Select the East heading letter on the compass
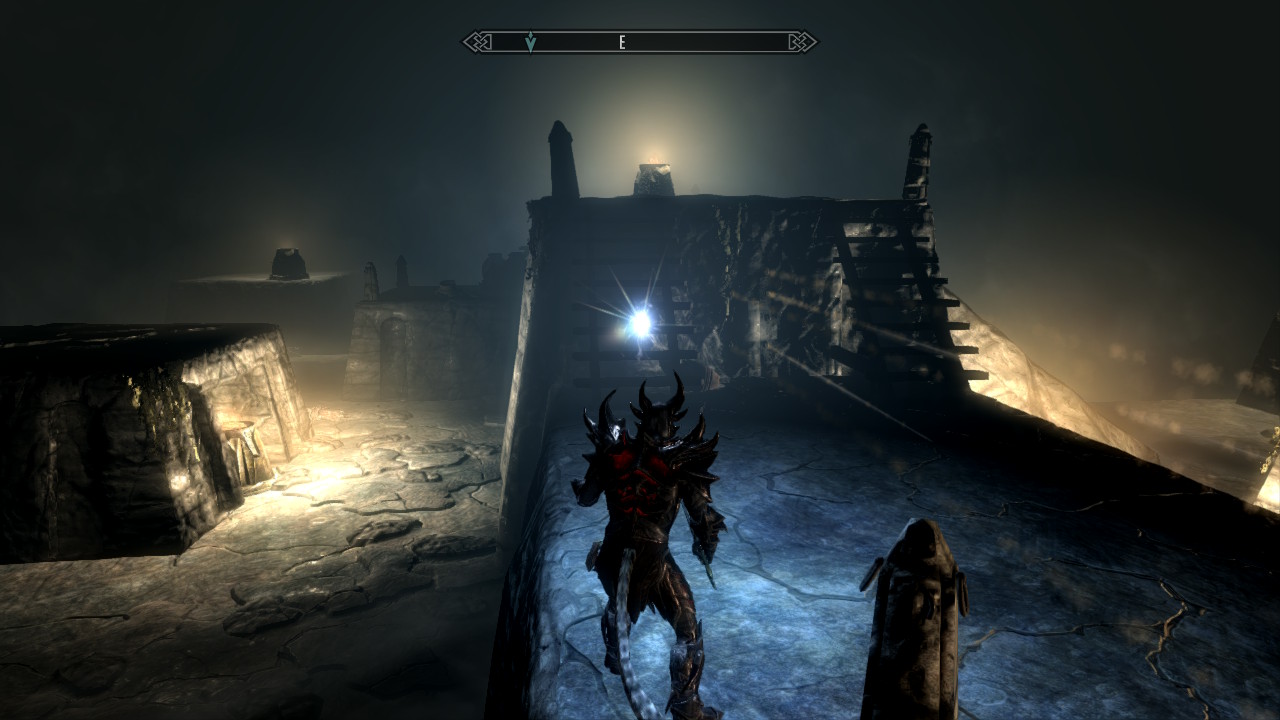Screen dimensions: 1280x720 click(x=622, y=42)
